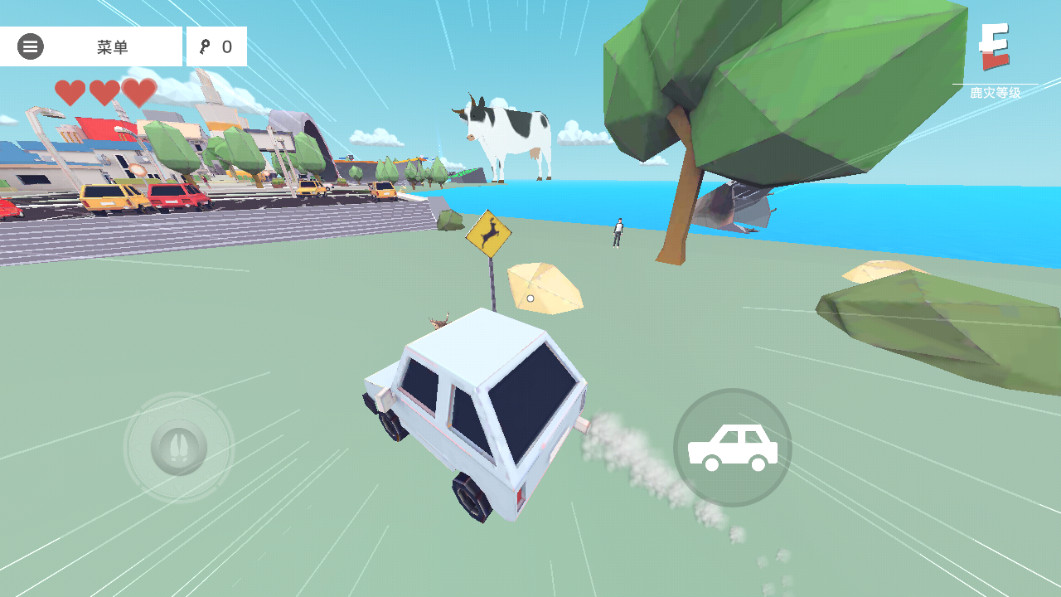The height and width of the screenshot is (597, 1061).
Task: Open the 菜单 menu button
Action: [x=91, y=47]
